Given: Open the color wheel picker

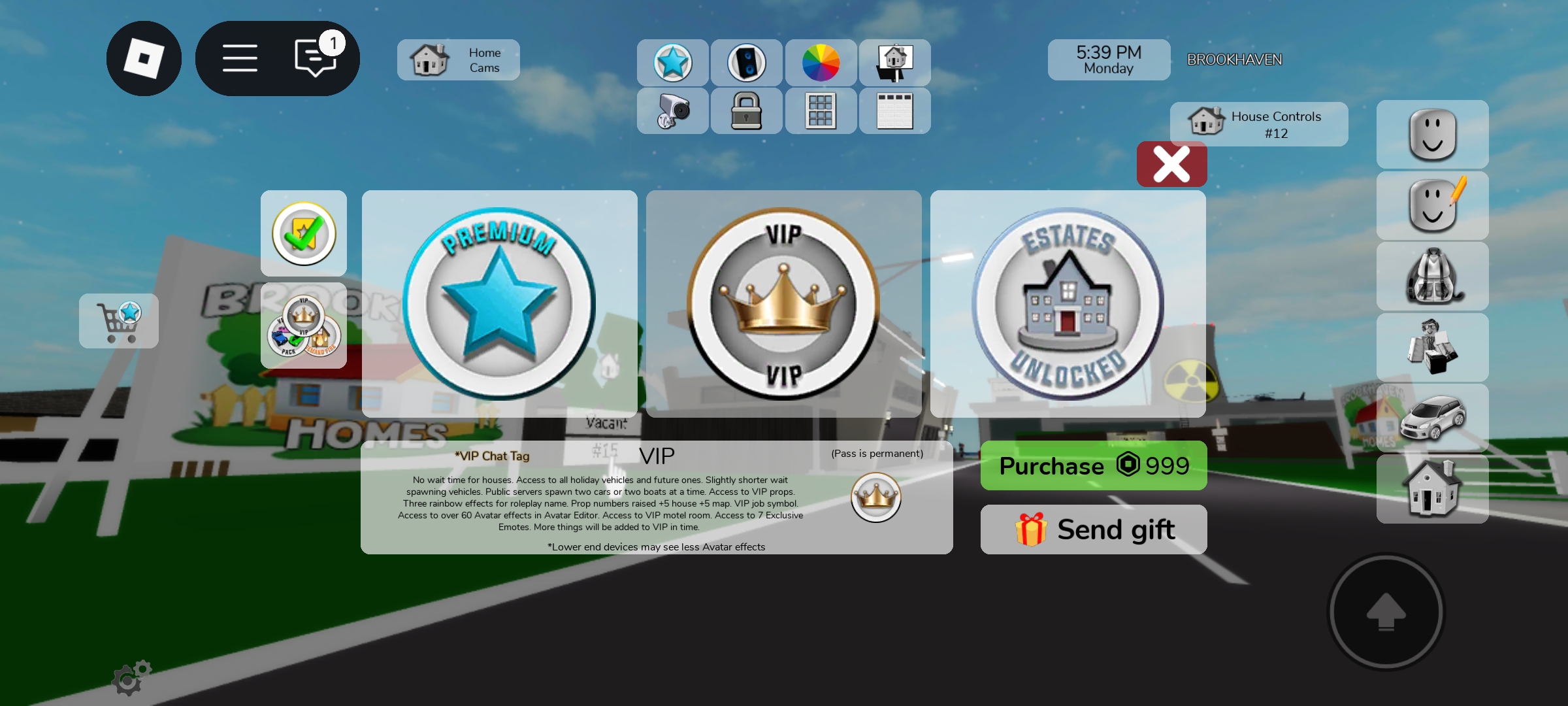Looking at the screenshot, I should (x=821, y=63).
